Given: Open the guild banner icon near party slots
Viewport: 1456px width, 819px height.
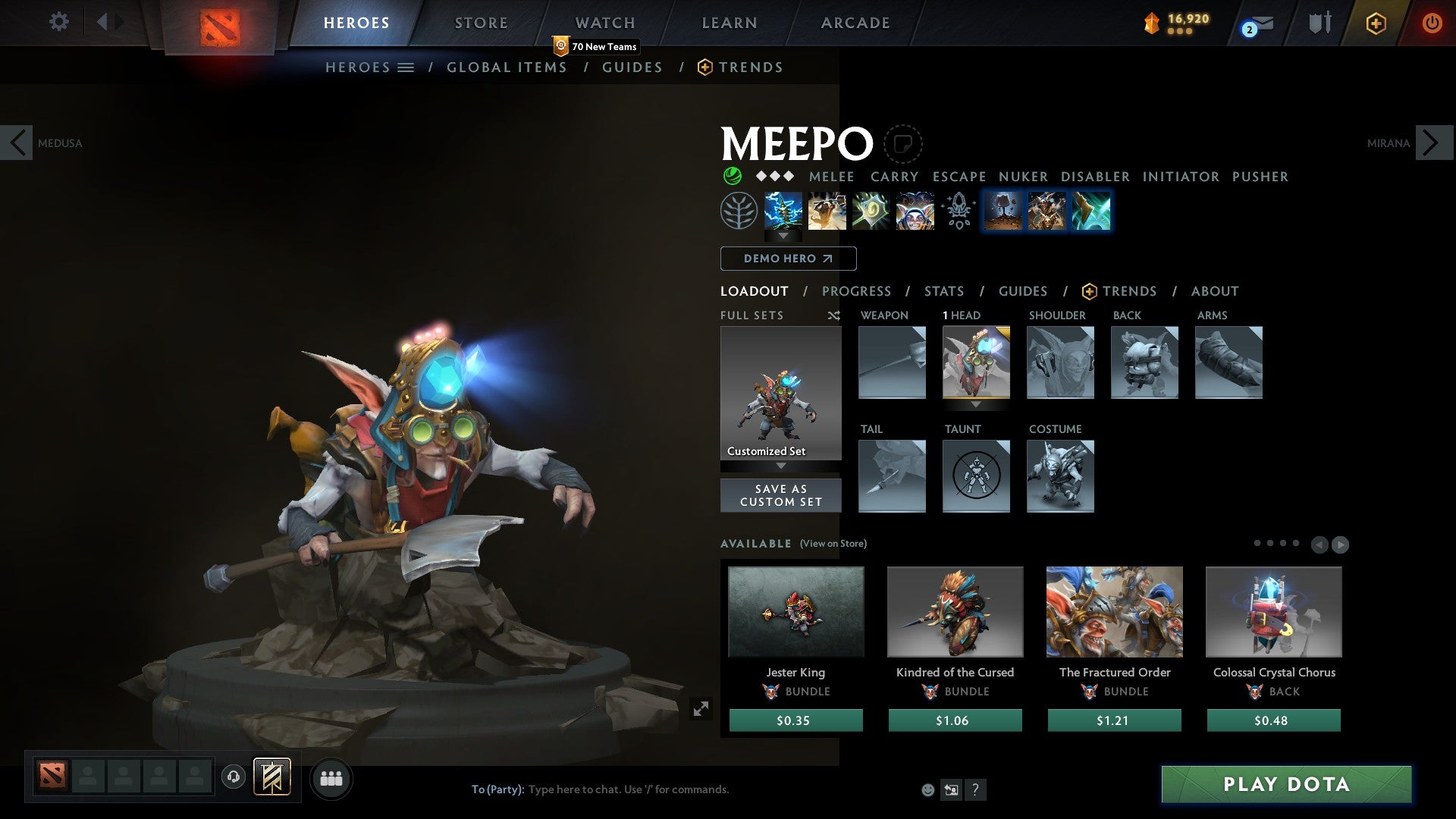Looking at the screenshot, I should pyautogui.click(x=271, y=777).
